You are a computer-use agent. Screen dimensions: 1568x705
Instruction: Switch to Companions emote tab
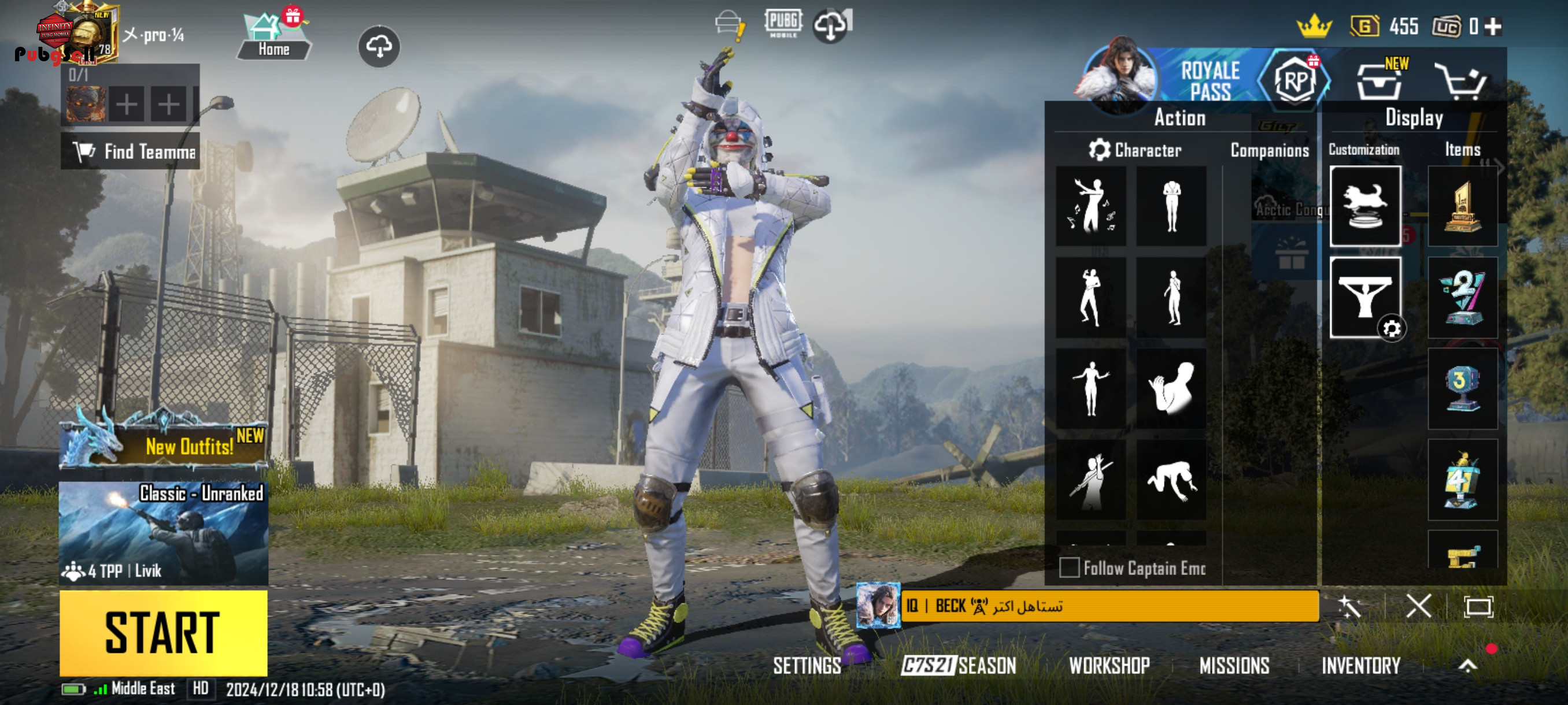click(1269, 150)
